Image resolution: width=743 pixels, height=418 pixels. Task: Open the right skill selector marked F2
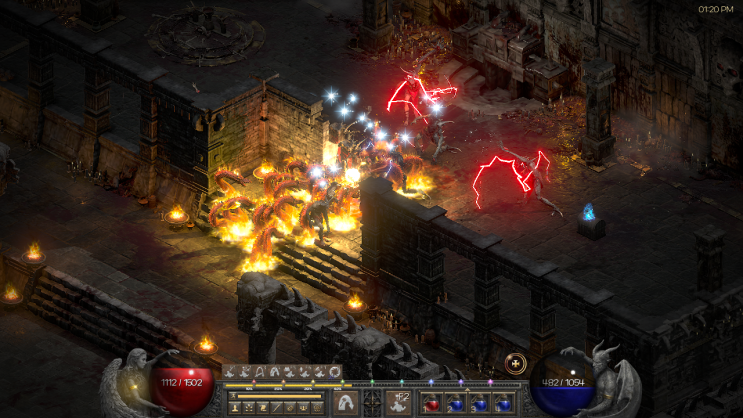[398, 402]
